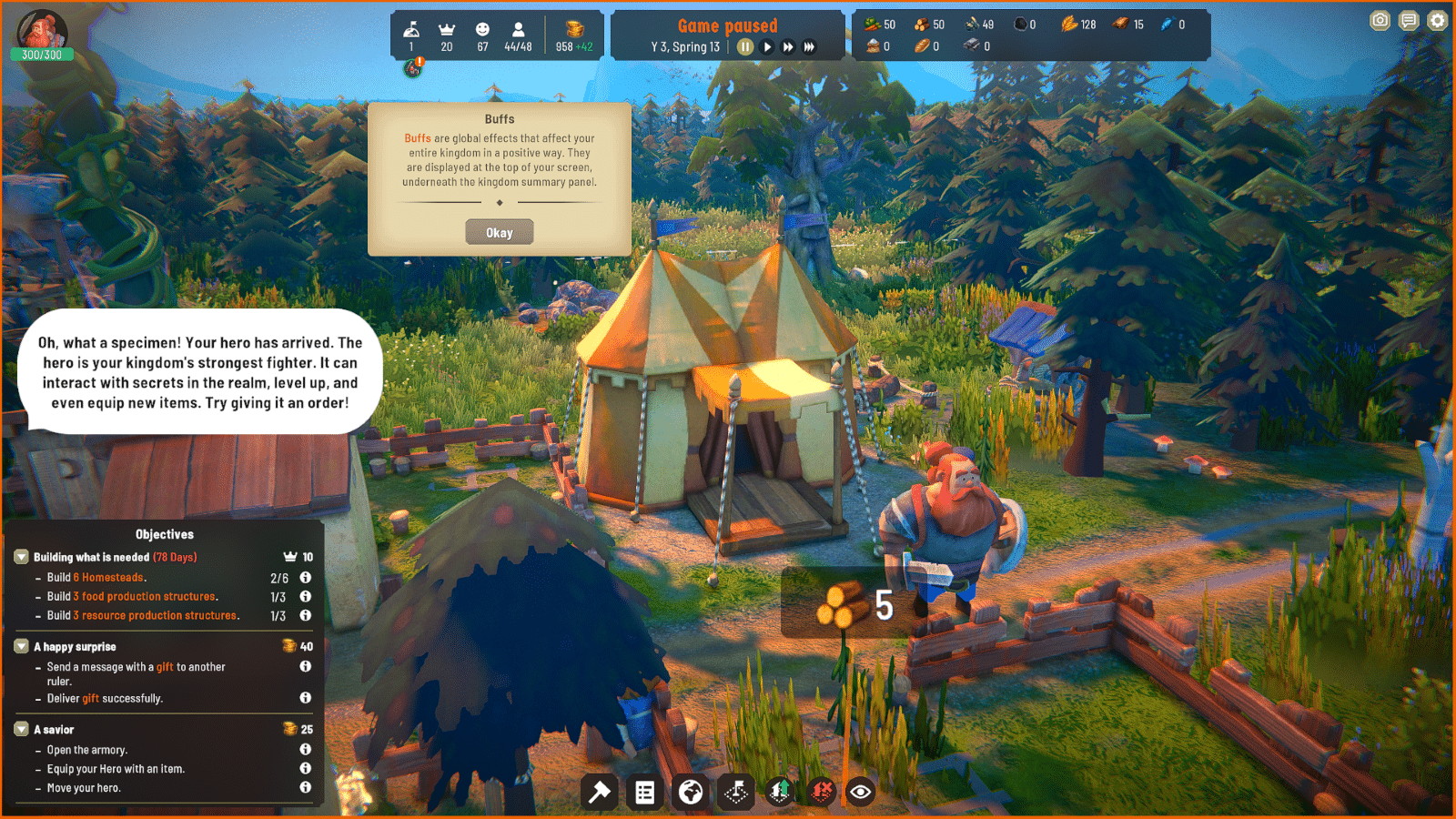The width and height of the screenshot is (1456, 819).
Task: Collapse the 'A happy surprise' objective
Action: coord(21,646)
